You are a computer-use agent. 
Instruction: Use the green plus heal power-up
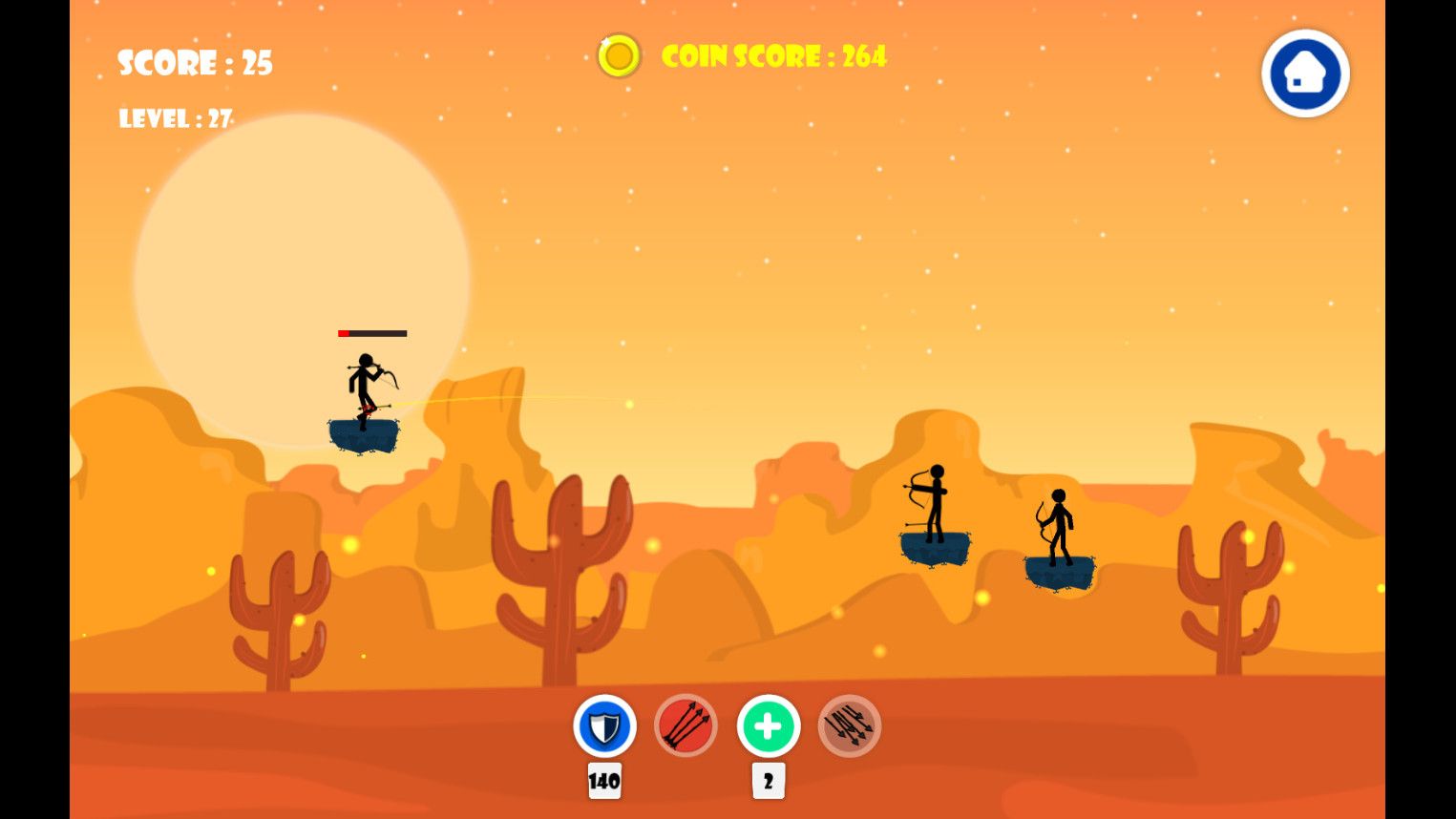768,726
